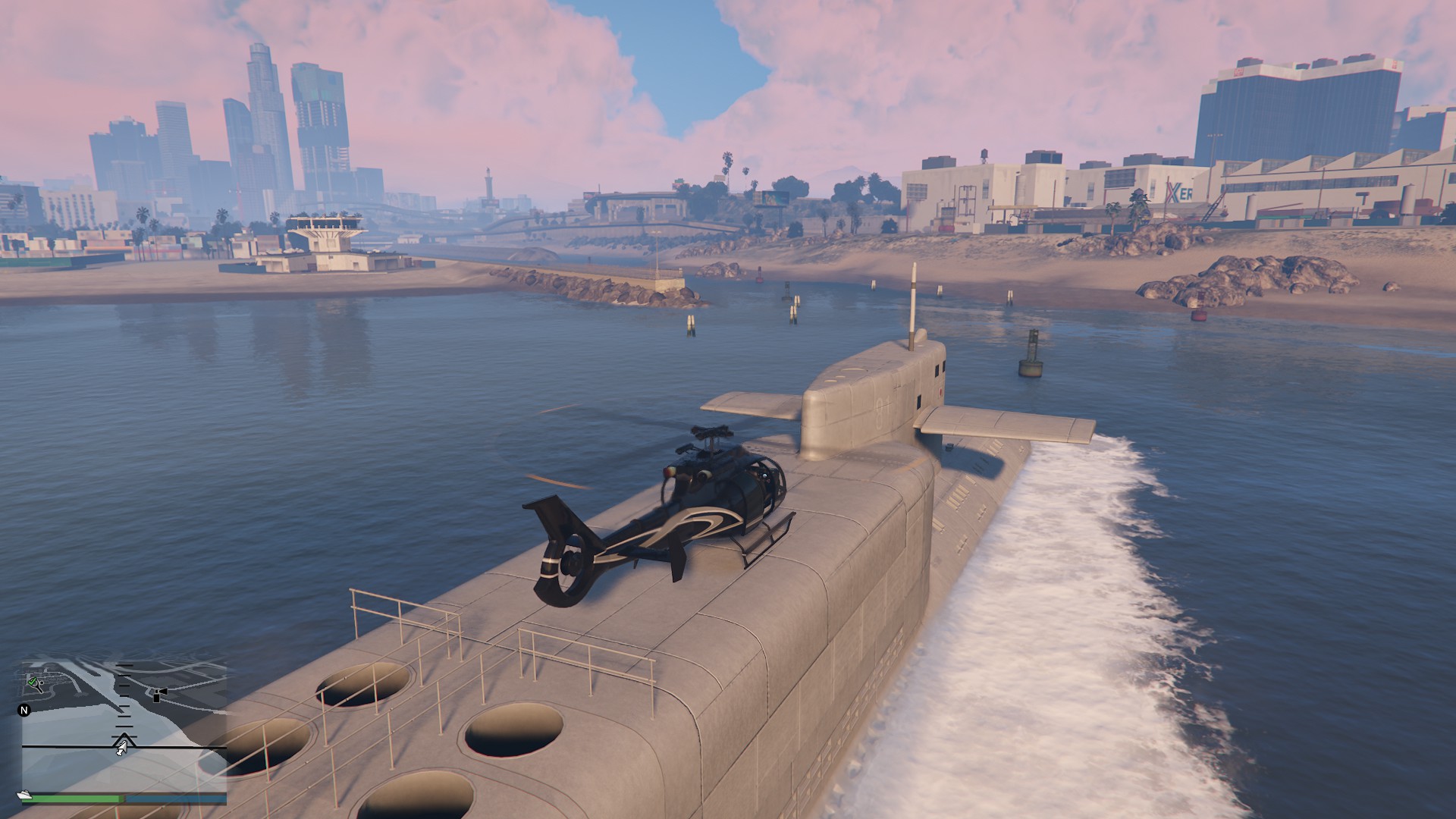
Task: Click the player aircraft arrow on minimap
Action: coord(121,750)
